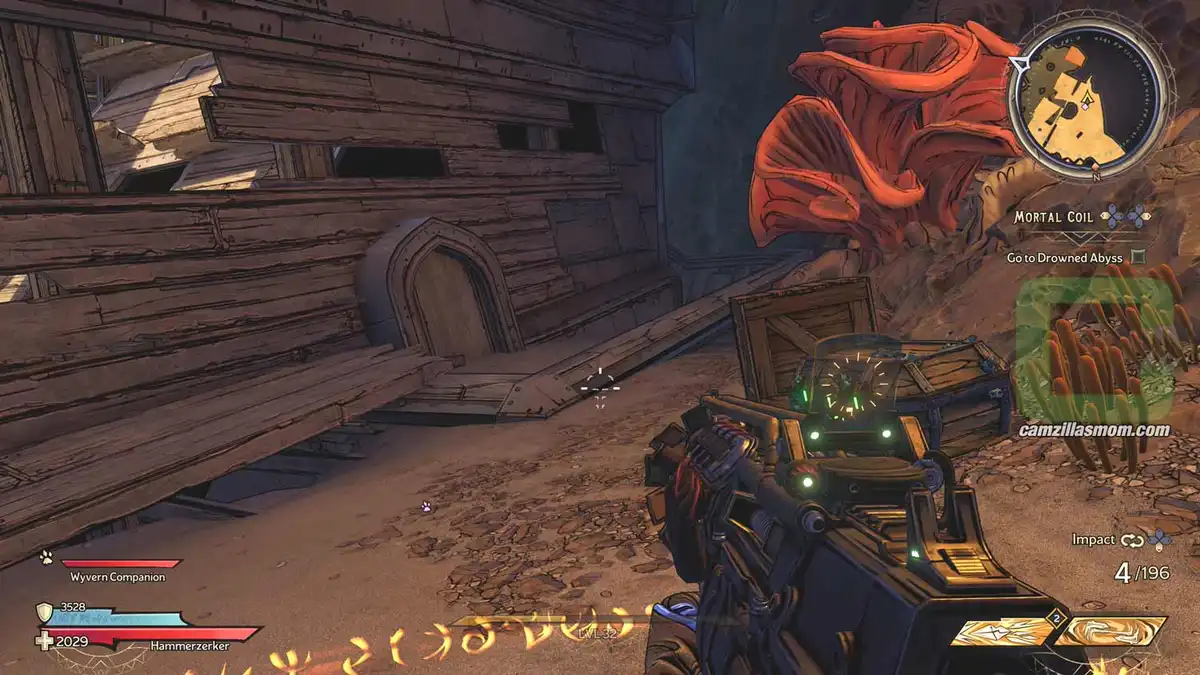Open the circular minimap
The width and height of the screenshot is (1200, 675).
point(1087,100)
